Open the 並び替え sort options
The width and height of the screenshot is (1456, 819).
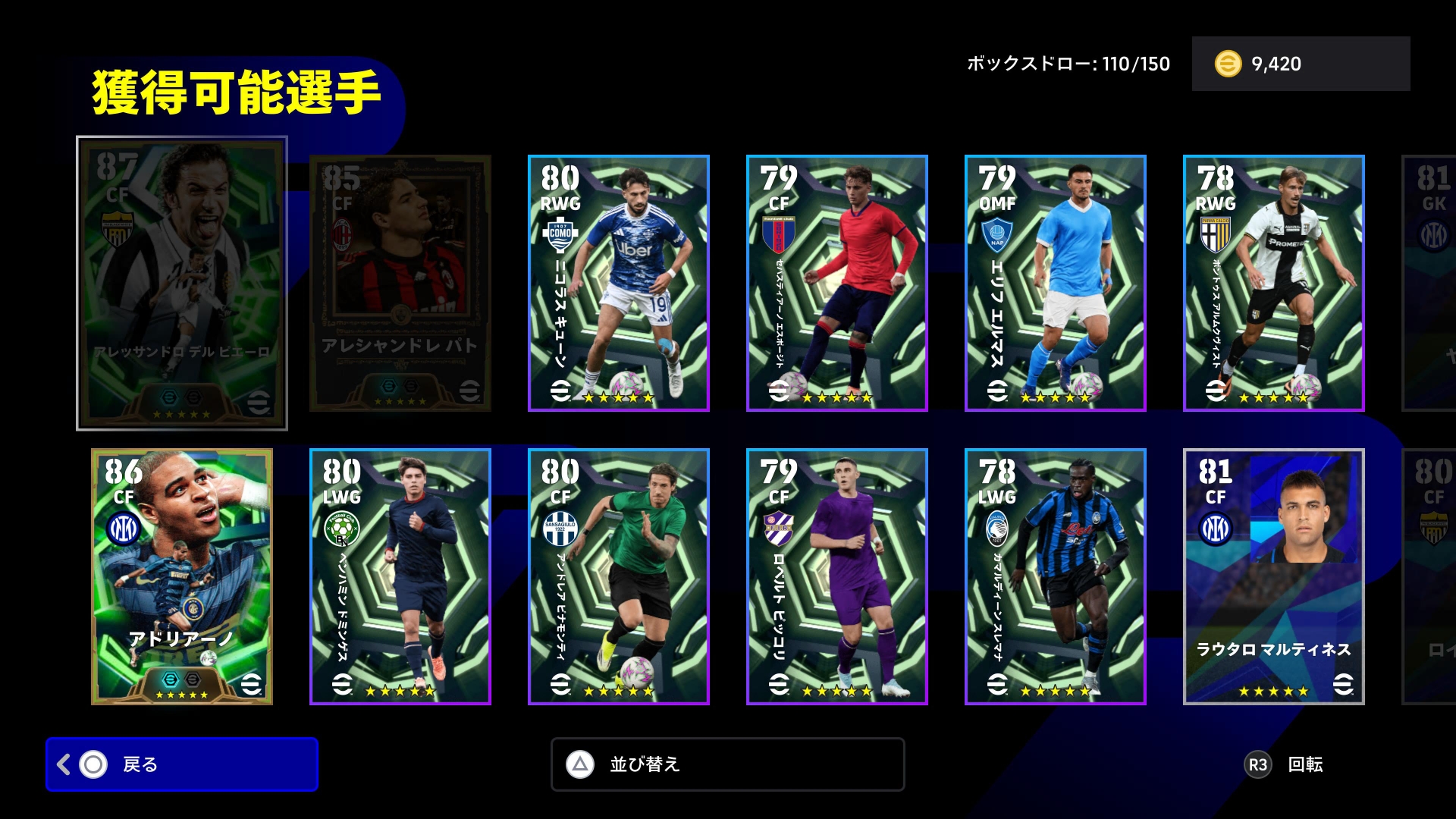727,764
